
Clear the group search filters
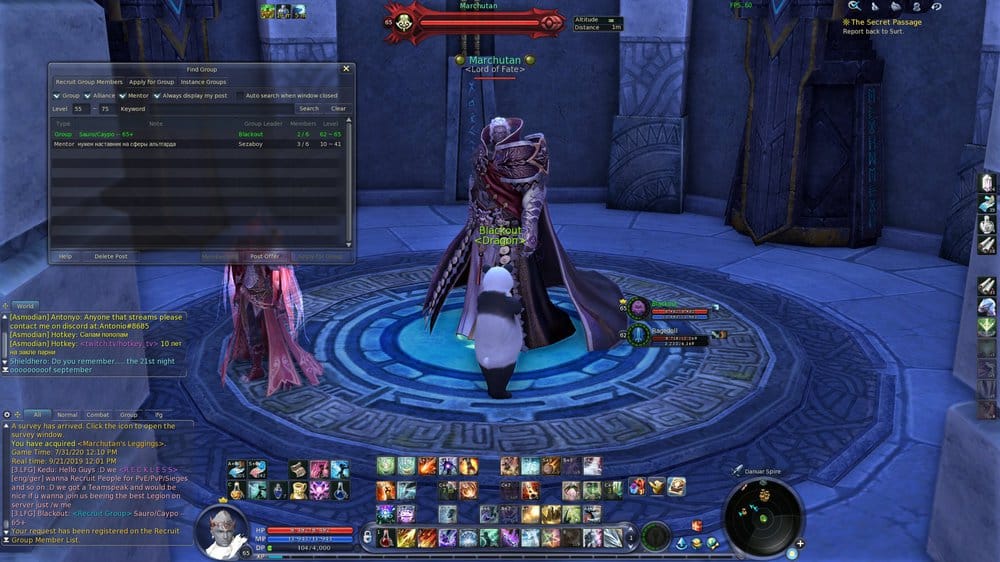click(339, 109)
